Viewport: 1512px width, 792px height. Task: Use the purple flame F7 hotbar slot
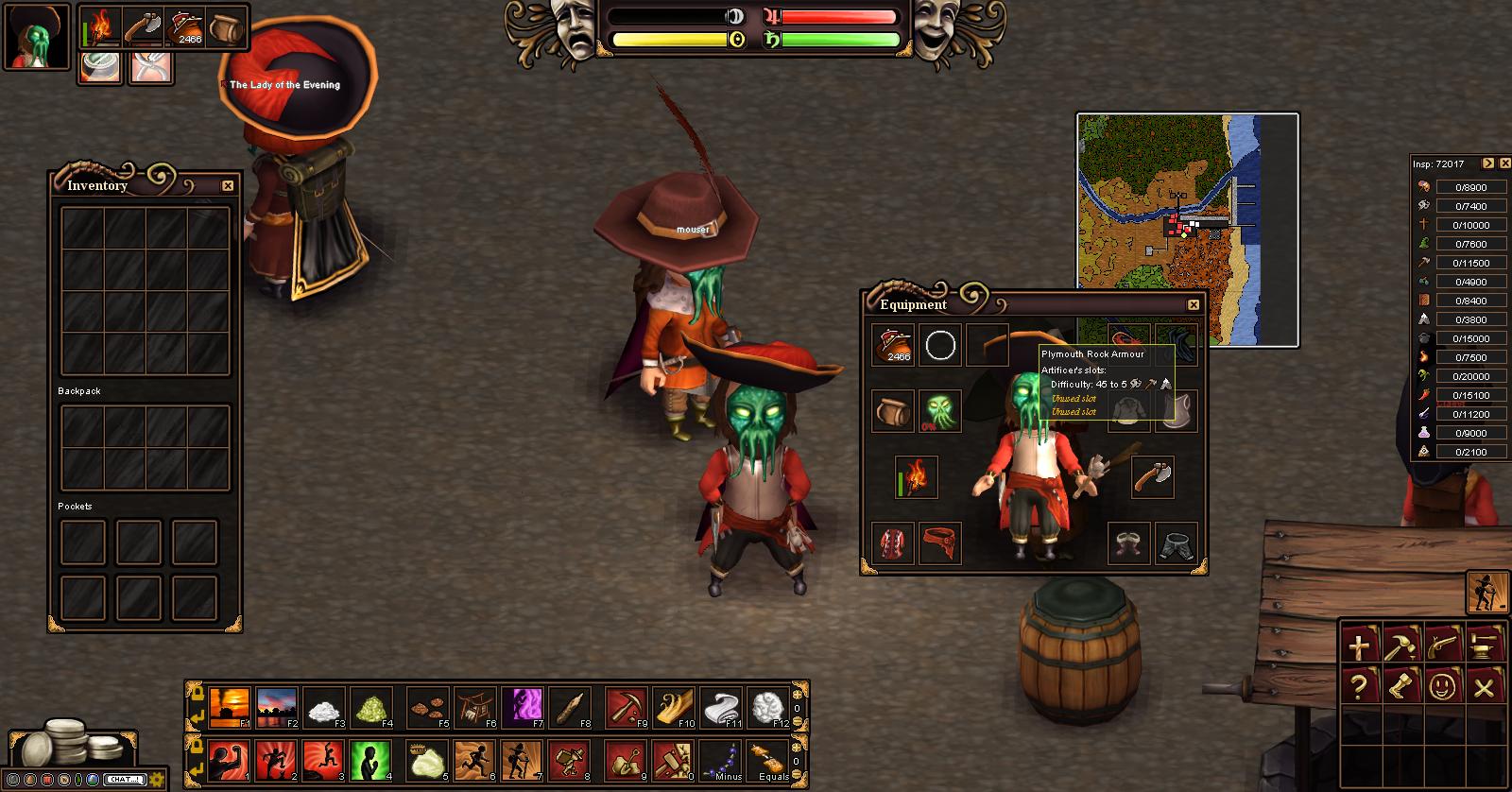tap(524, 708)
